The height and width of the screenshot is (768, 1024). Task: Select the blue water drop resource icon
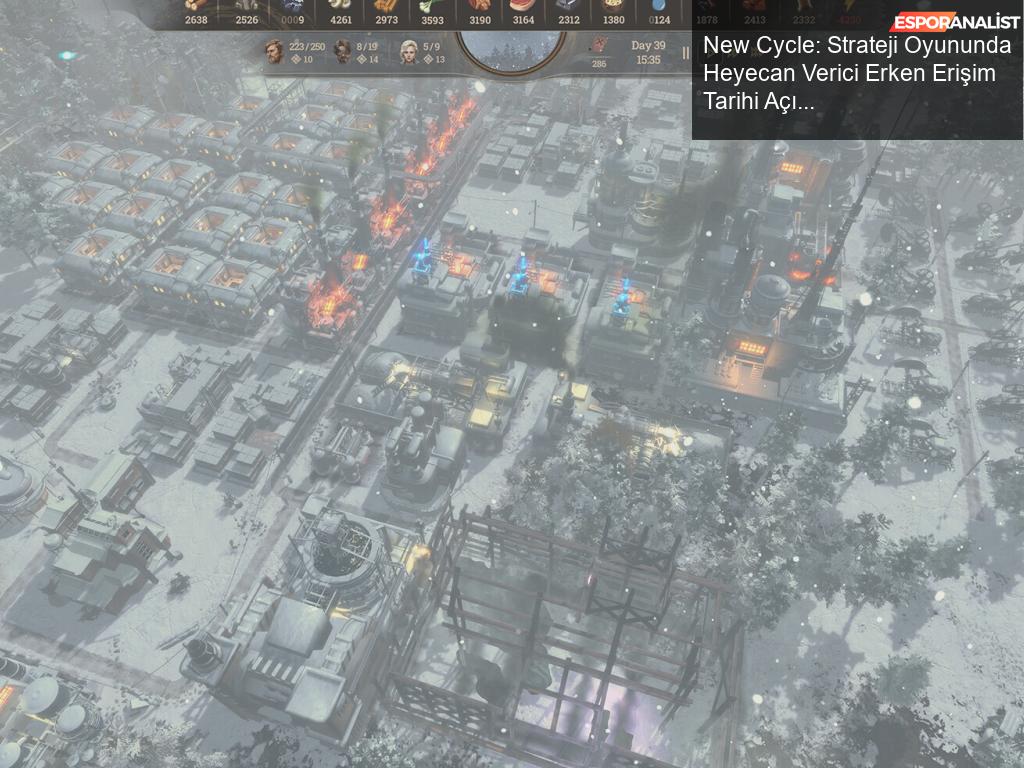[659, 5]
